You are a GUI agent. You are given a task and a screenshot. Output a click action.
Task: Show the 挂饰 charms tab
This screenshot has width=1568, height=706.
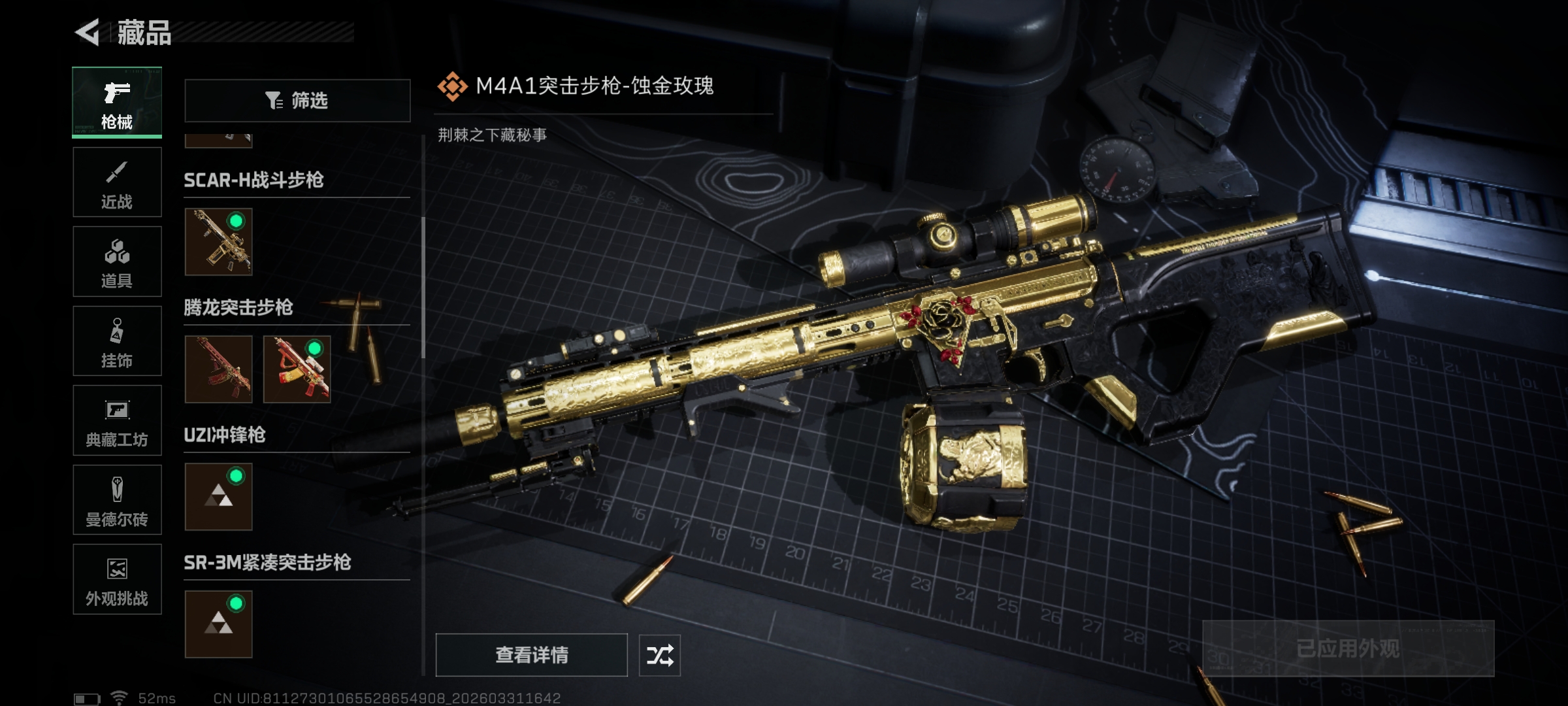tap(117, 341)
